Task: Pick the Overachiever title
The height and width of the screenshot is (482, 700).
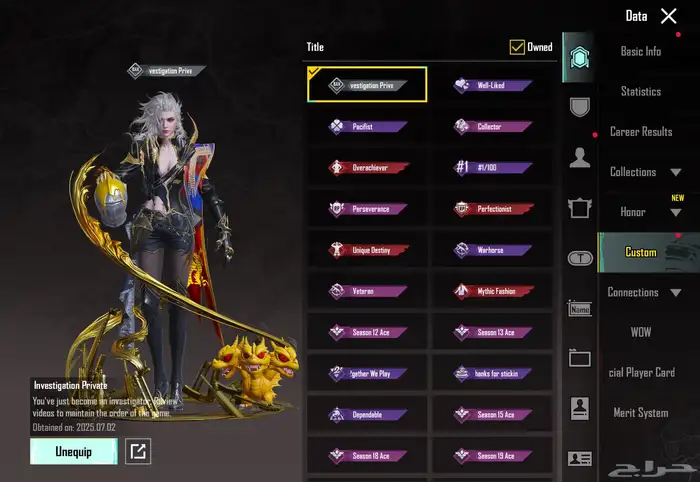Action: click(366, 168)
